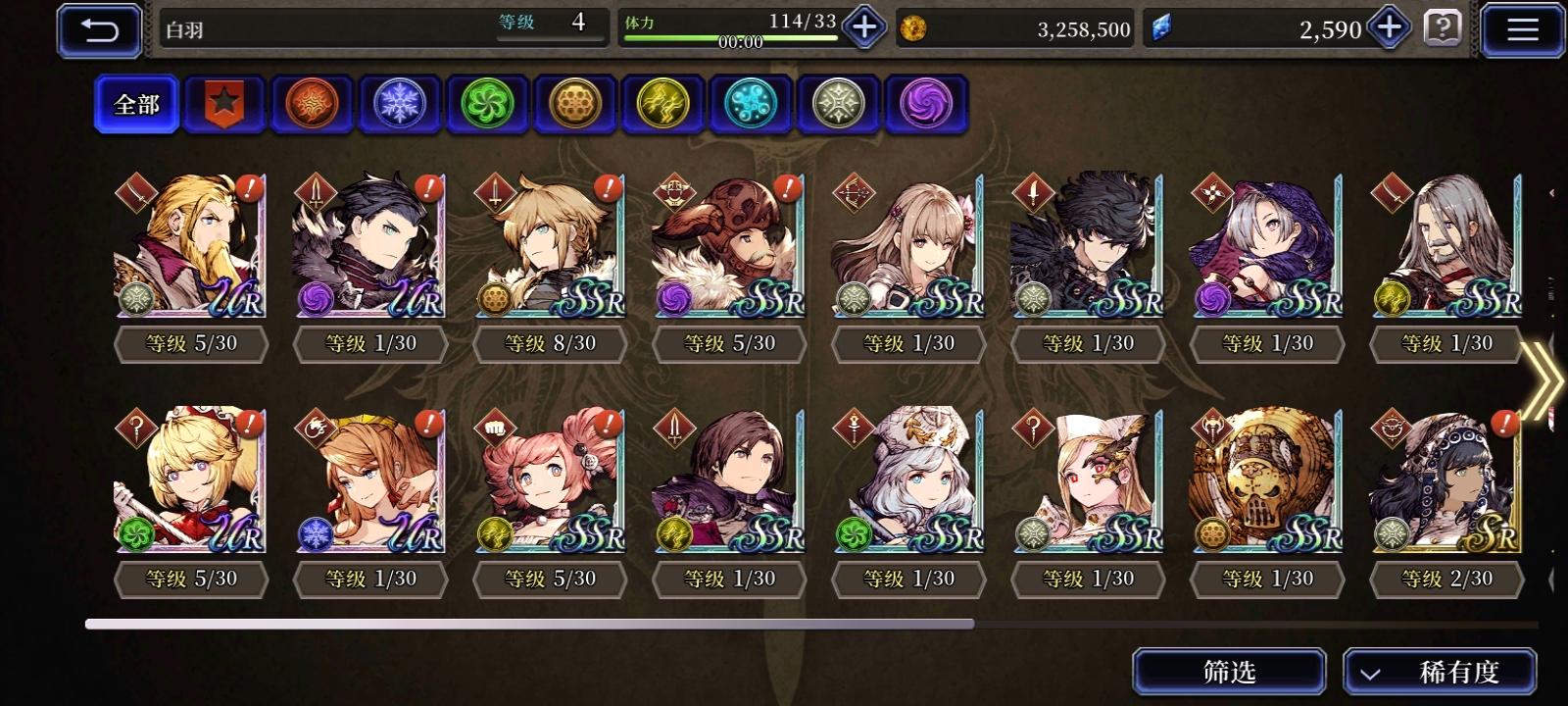Select the red star limited filter icon
Image resolution: width=1568 pixels, height=706 pixels.
point(224,103)
